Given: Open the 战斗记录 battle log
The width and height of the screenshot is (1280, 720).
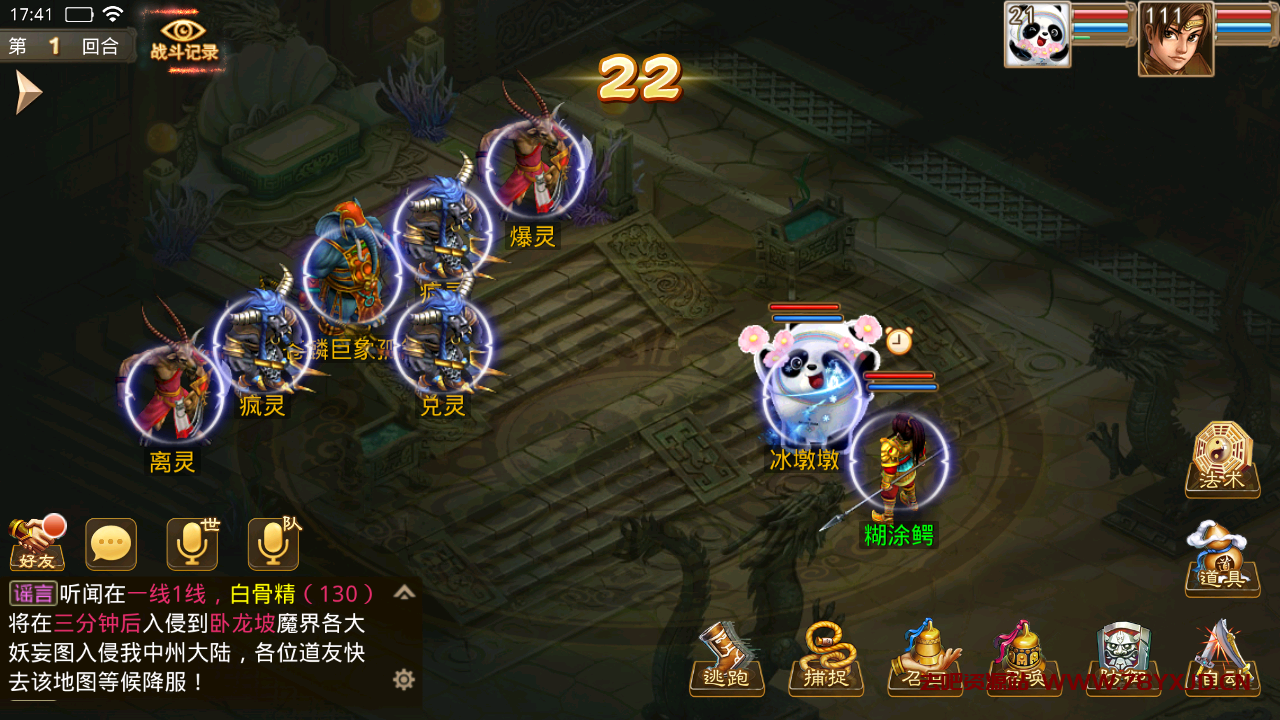Looking at the screenshot, I should pyautogui.click(x=184, y=40).
